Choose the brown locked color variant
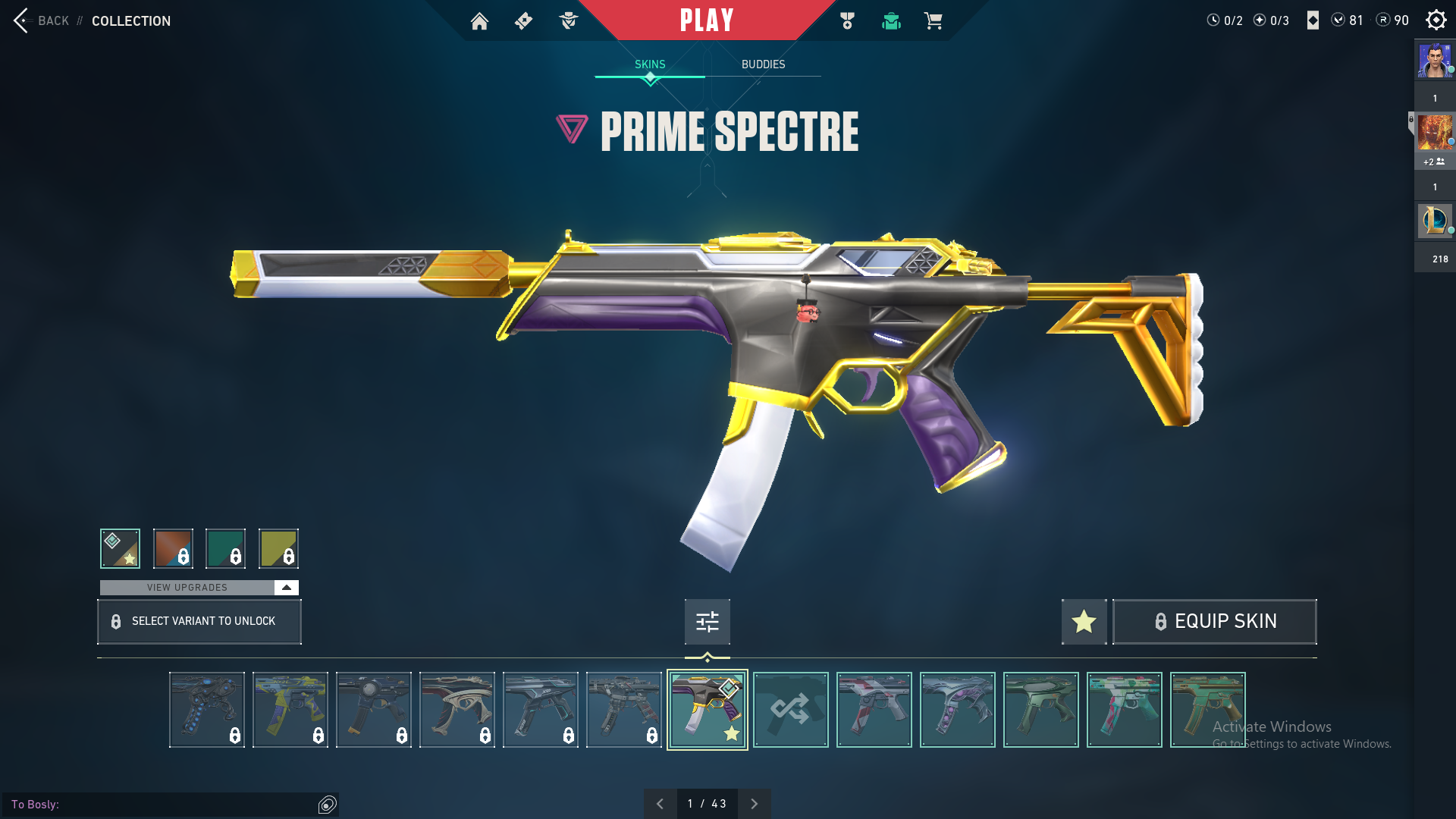Screen dimensions: 1456x819 (x=173, y=548)
